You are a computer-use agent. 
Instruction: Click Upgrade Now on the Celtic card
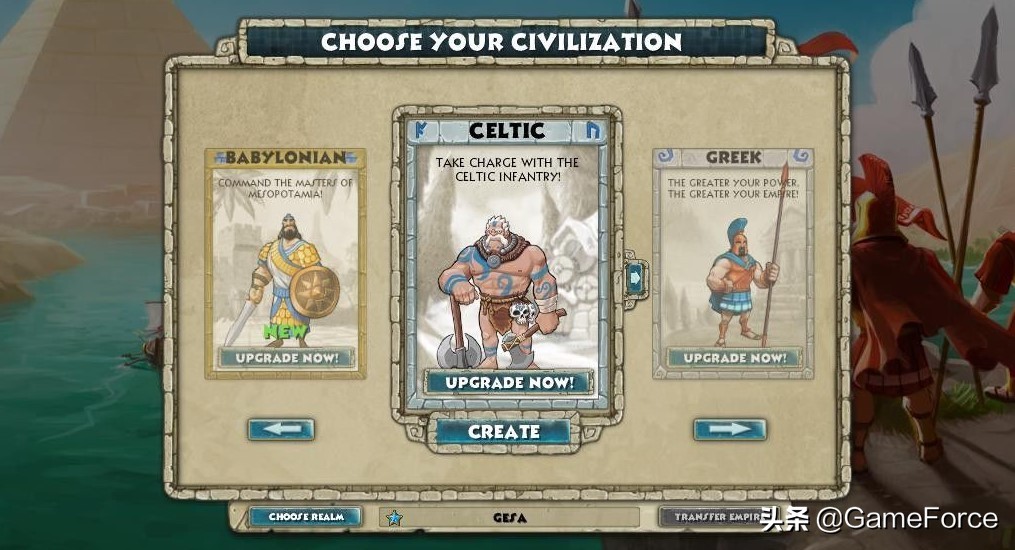(x=509, y=382)
